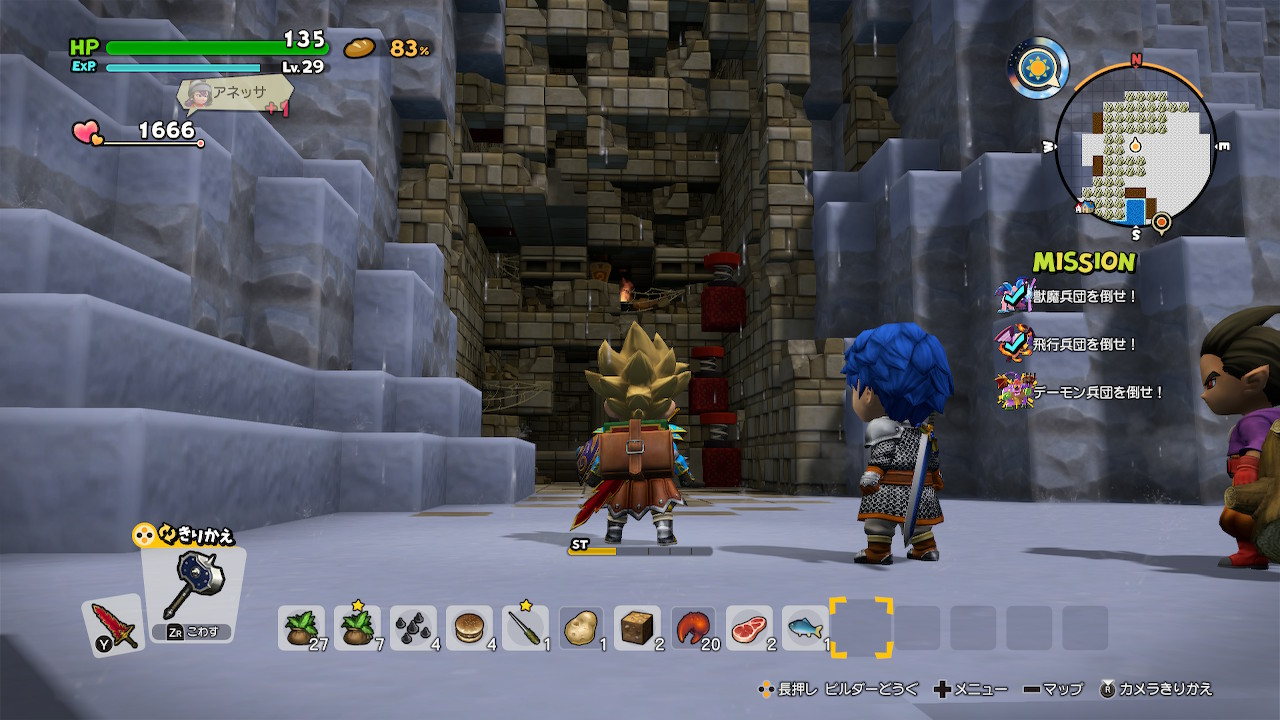This screenshot has height=720, width=1280.
Task: Choose the starred sprout stack of 7
Action: click(x=357, y=628)
